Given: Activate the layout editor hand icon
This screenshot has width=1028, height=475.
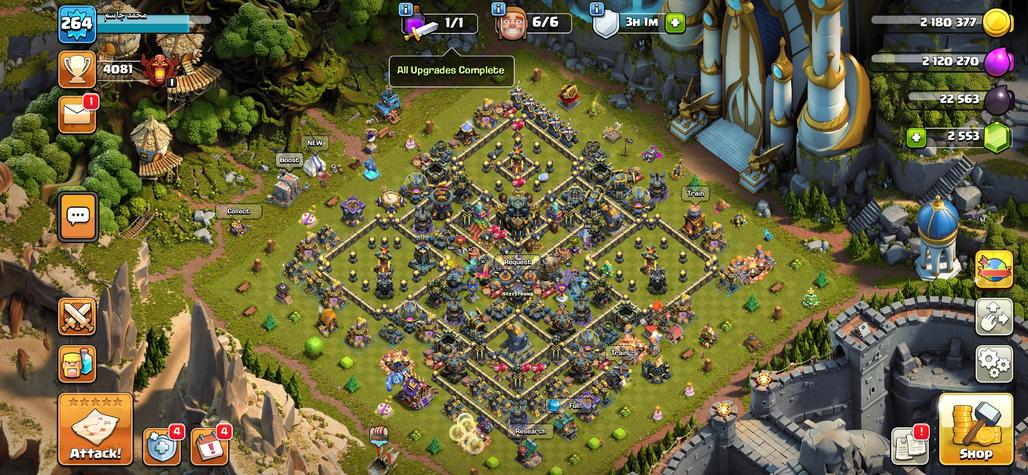Looking at the screenshot, I should 993,315.
